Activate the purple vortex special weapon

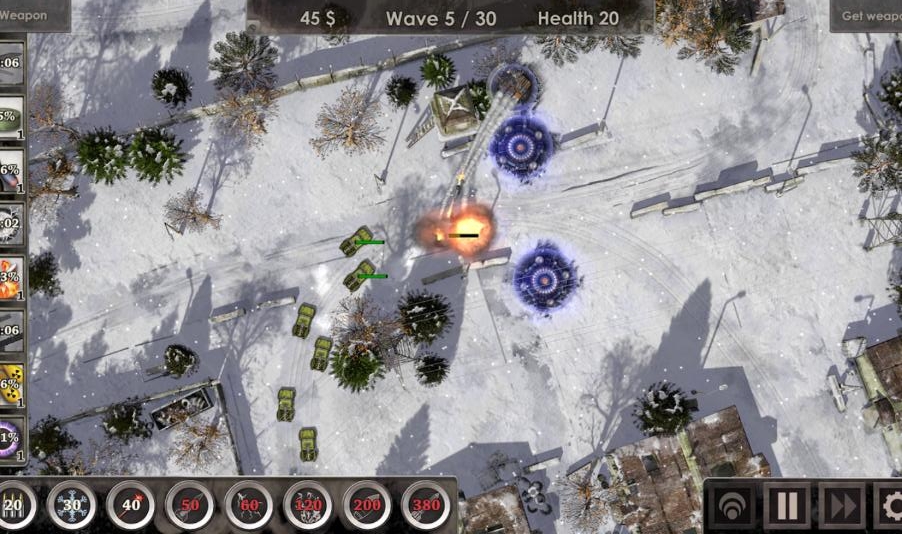[11, 438]
